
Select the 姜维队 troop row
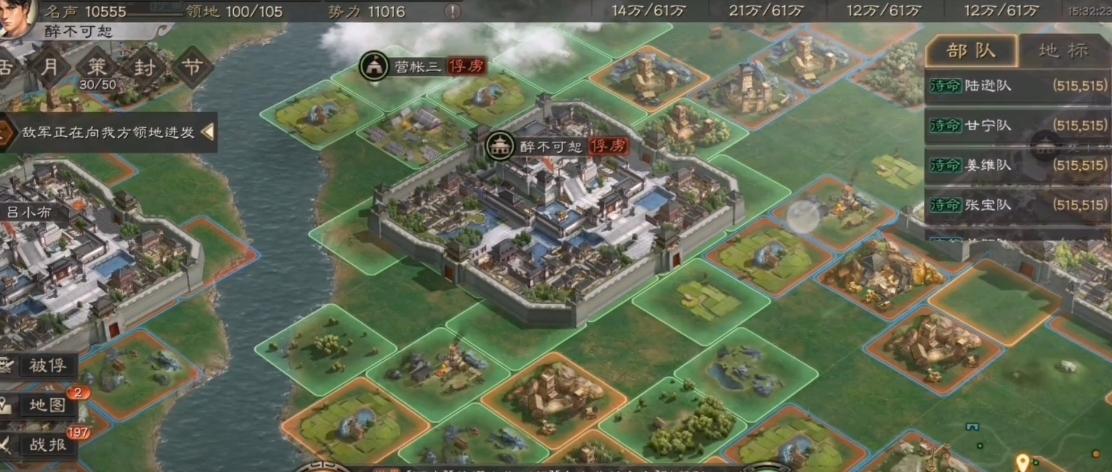coord(1015,166)
